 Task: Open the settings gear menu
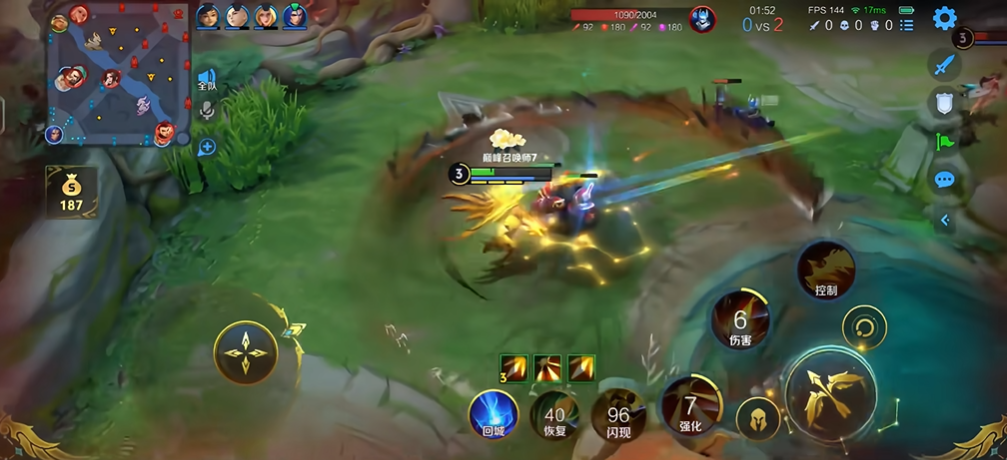tap(944, 18)
